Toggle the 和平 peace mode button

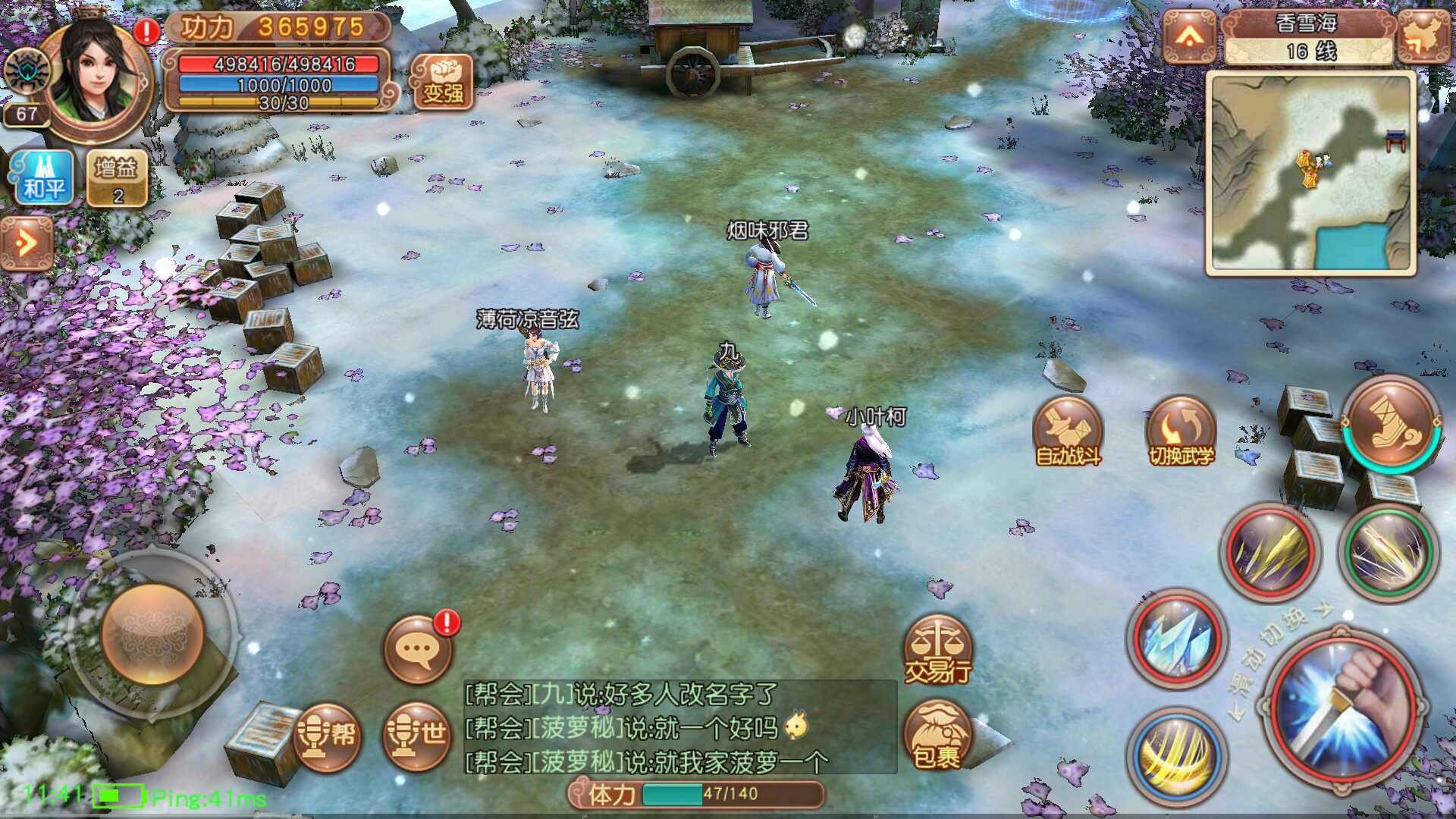point(43,178)
